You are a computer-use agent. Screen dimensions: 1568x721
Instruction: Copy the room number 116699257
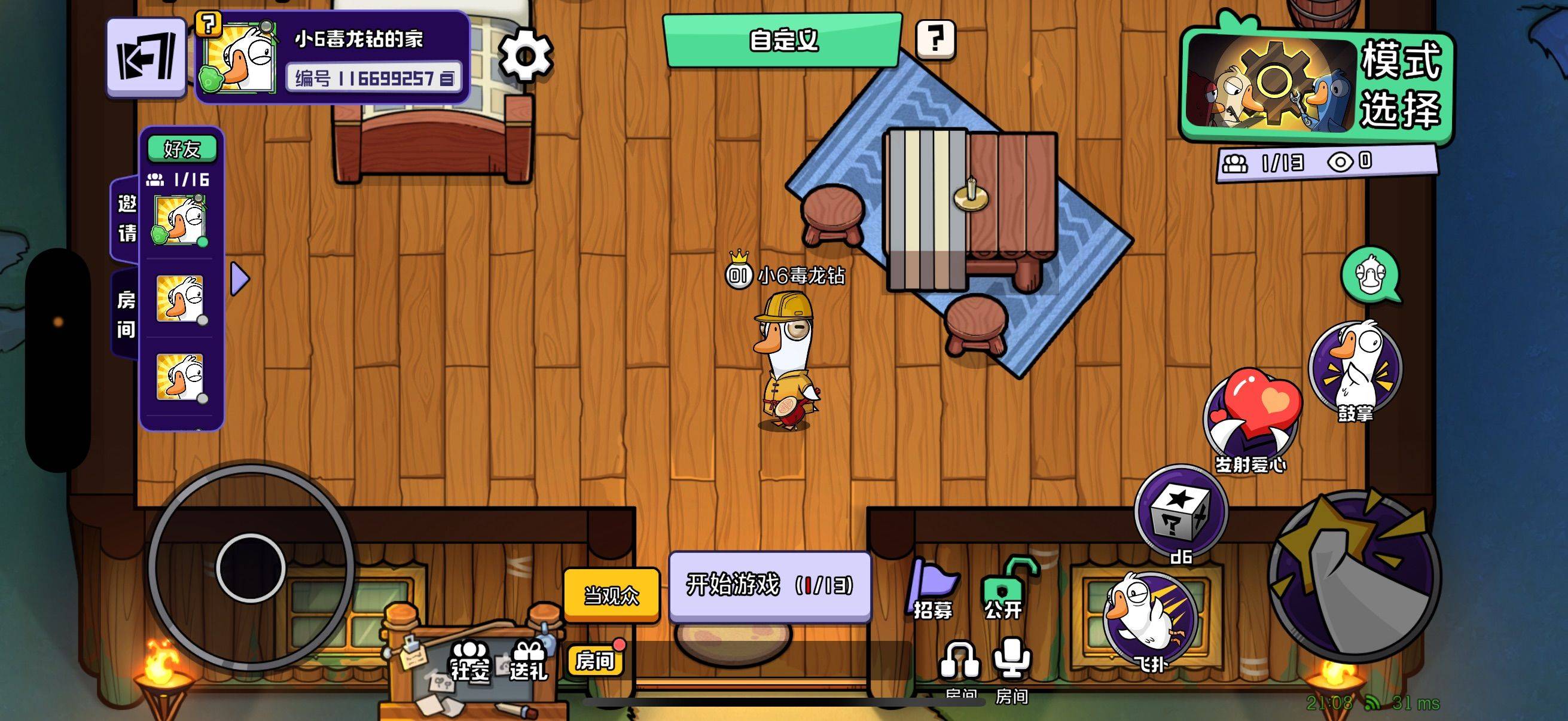[447, 79]
